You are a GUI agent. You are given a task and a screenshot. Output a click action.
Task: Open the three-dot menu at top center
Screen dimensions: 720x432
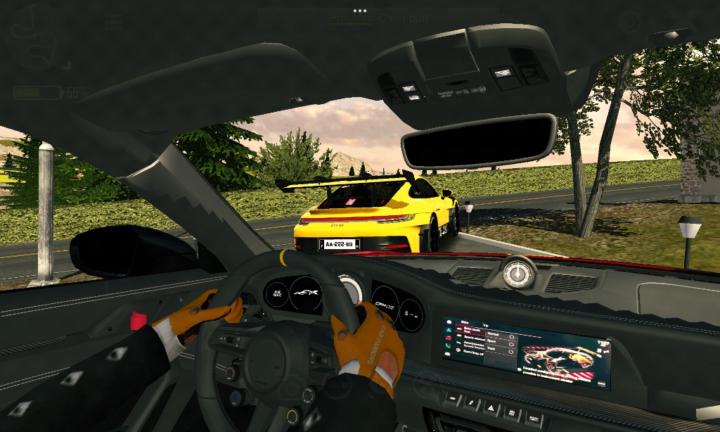pos(360,11)
